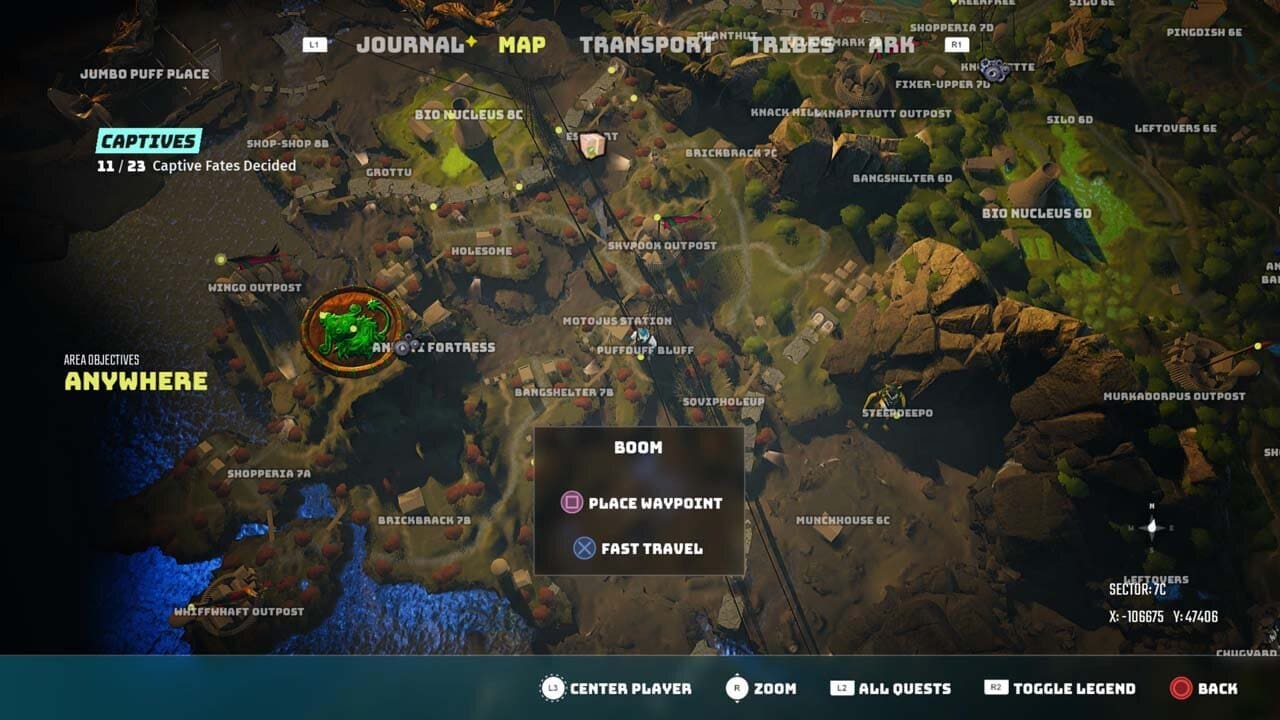The width and height of the screenshot is (1280, 720).
Task: Click the square button icon beside Place Waypoint
Action: coord(571,503)
